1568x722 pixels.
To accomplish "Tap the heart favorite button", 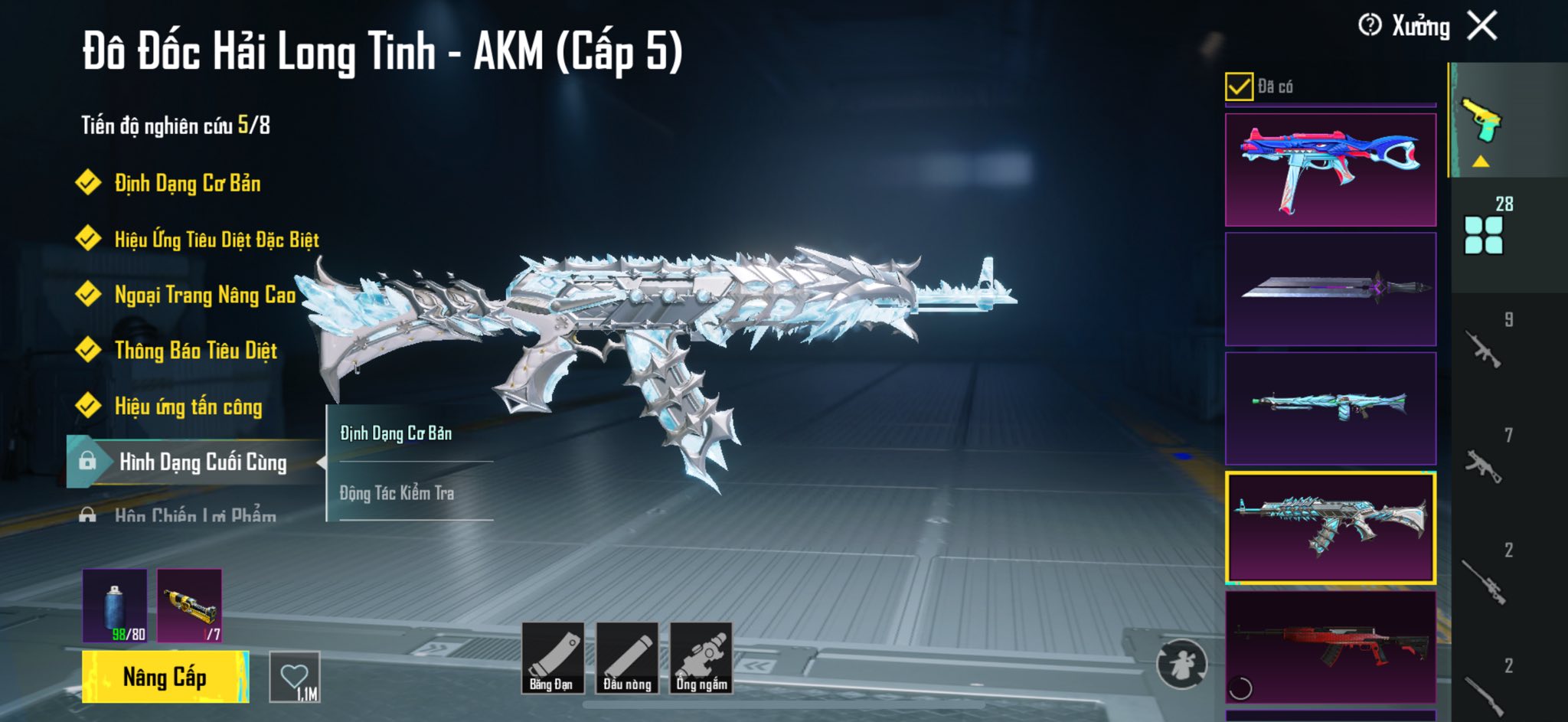I will point(295,677).
